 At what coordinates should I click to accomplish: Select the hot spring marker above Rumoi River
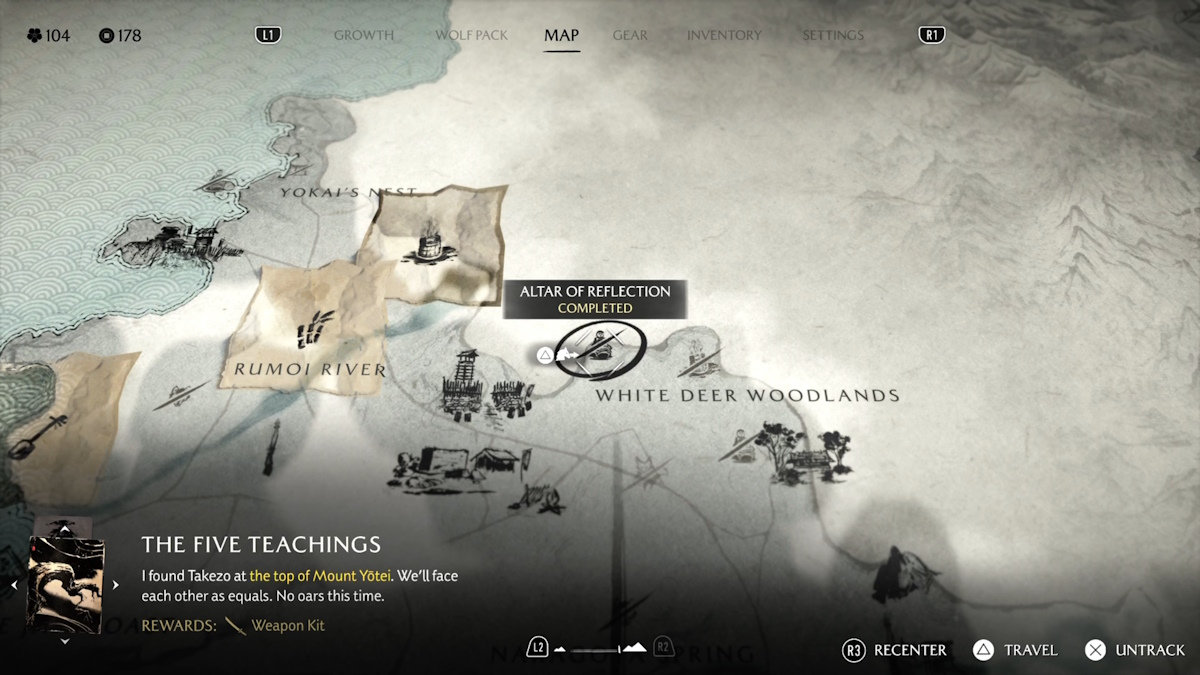point(429,243)
